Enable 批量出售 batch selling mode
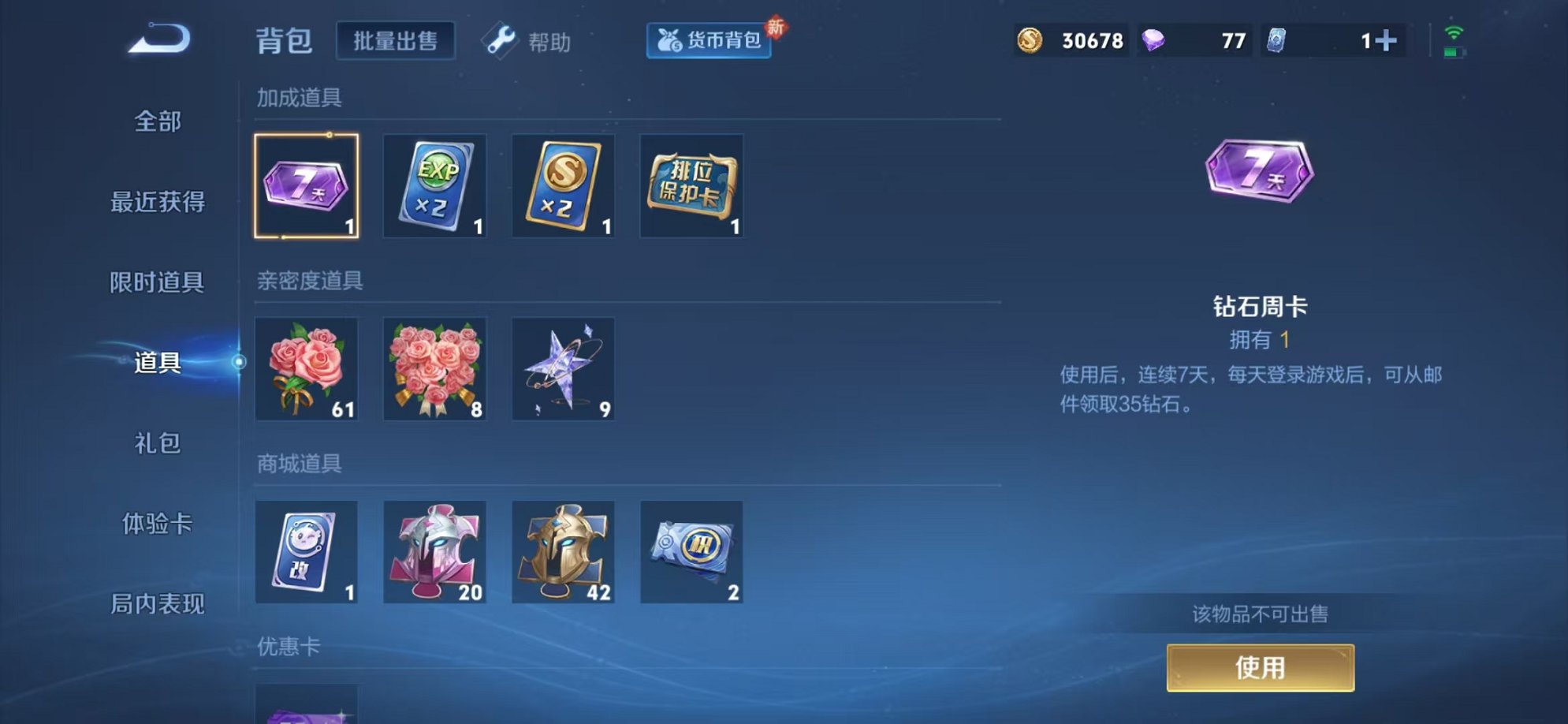 (x=395, y=41)
